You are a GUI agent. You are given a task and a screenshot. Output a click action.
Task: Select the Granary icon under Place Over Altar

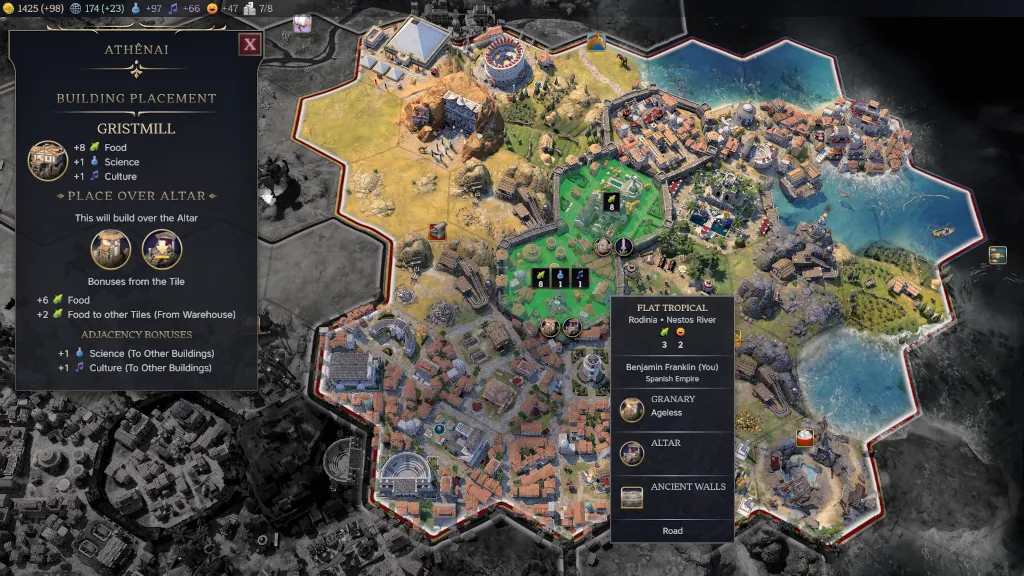coord(111,249)
